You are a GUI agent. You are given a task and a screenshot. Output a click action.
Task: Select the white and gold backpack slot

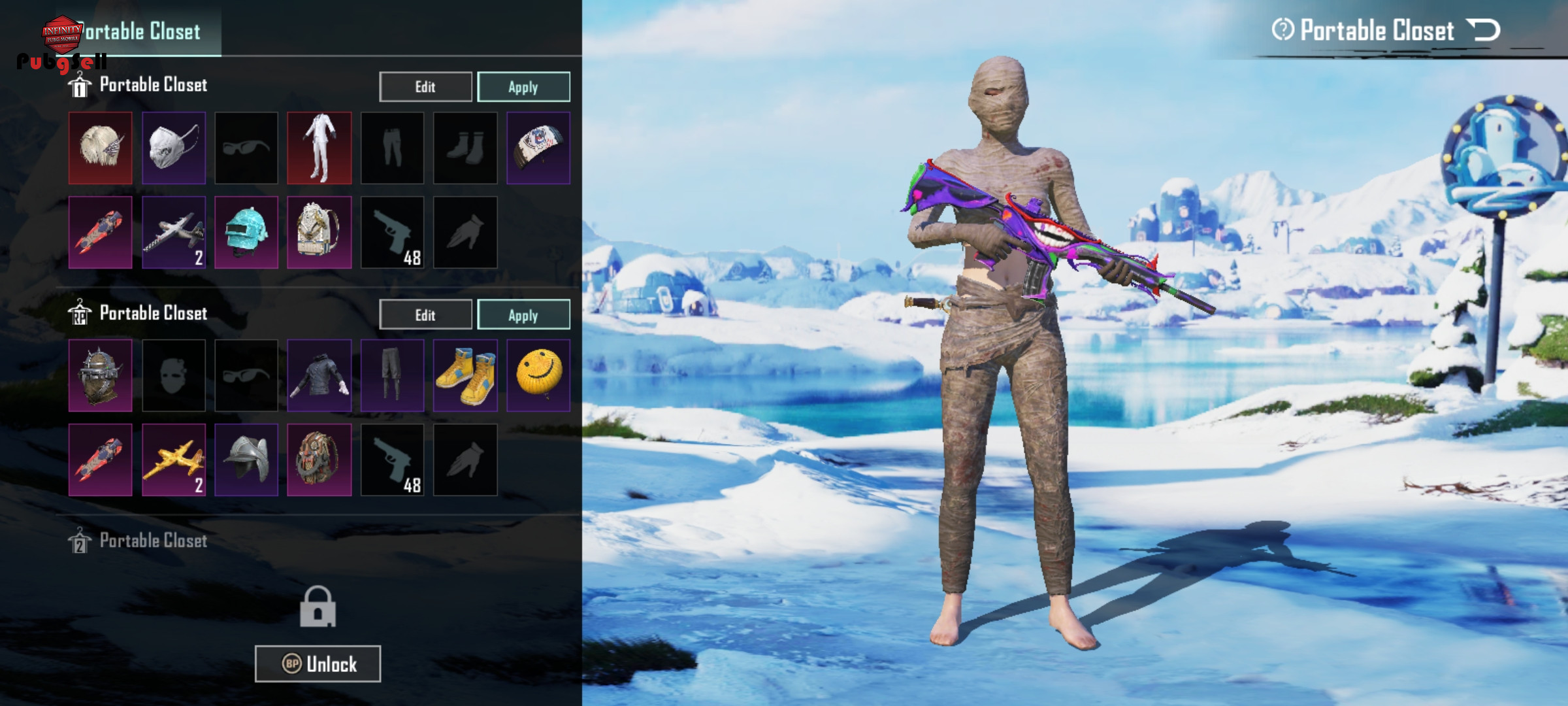click(319, 232)
